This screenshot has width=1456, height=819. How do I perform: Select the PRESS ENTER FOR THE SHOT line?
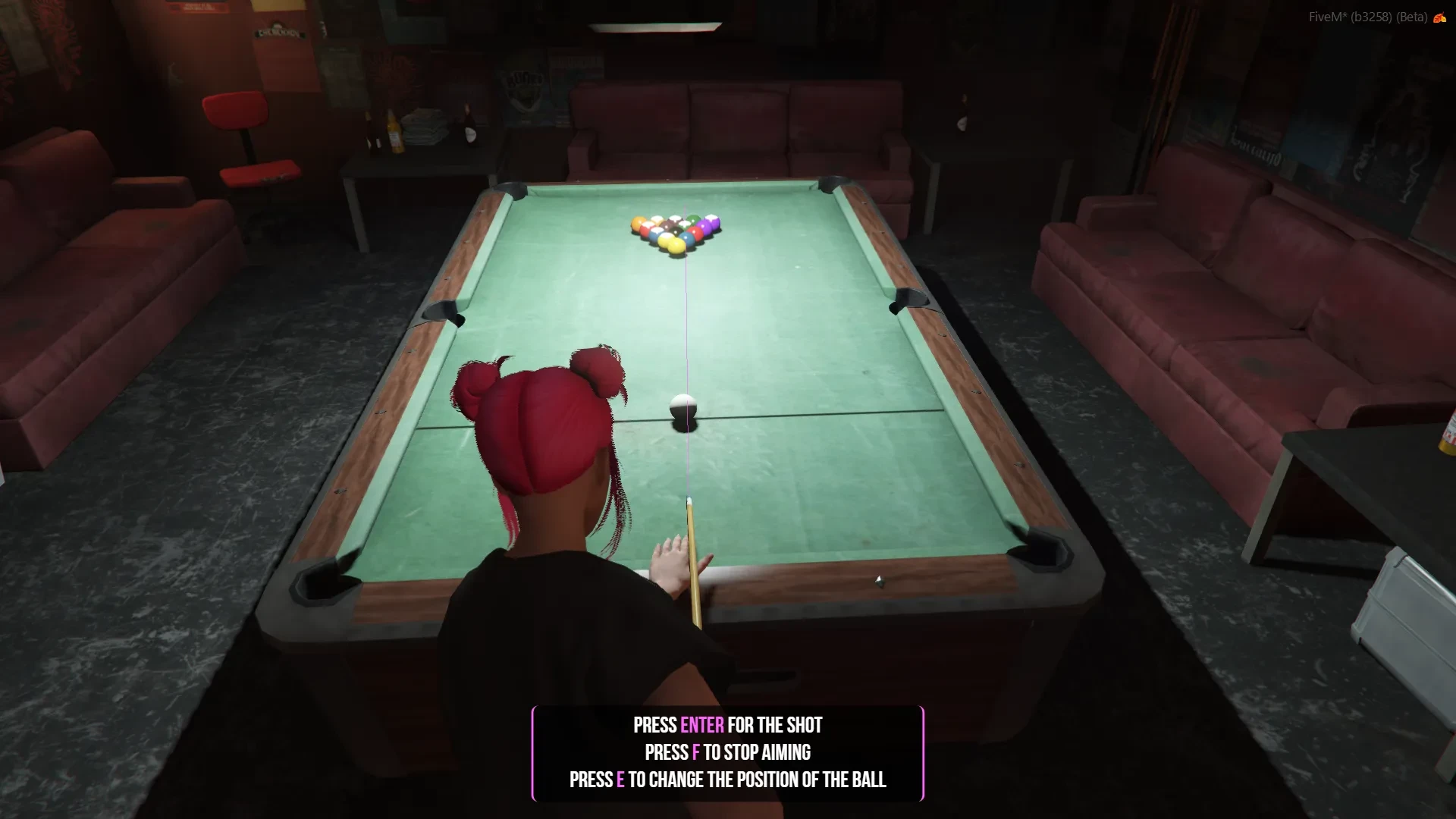pos(726,725)
